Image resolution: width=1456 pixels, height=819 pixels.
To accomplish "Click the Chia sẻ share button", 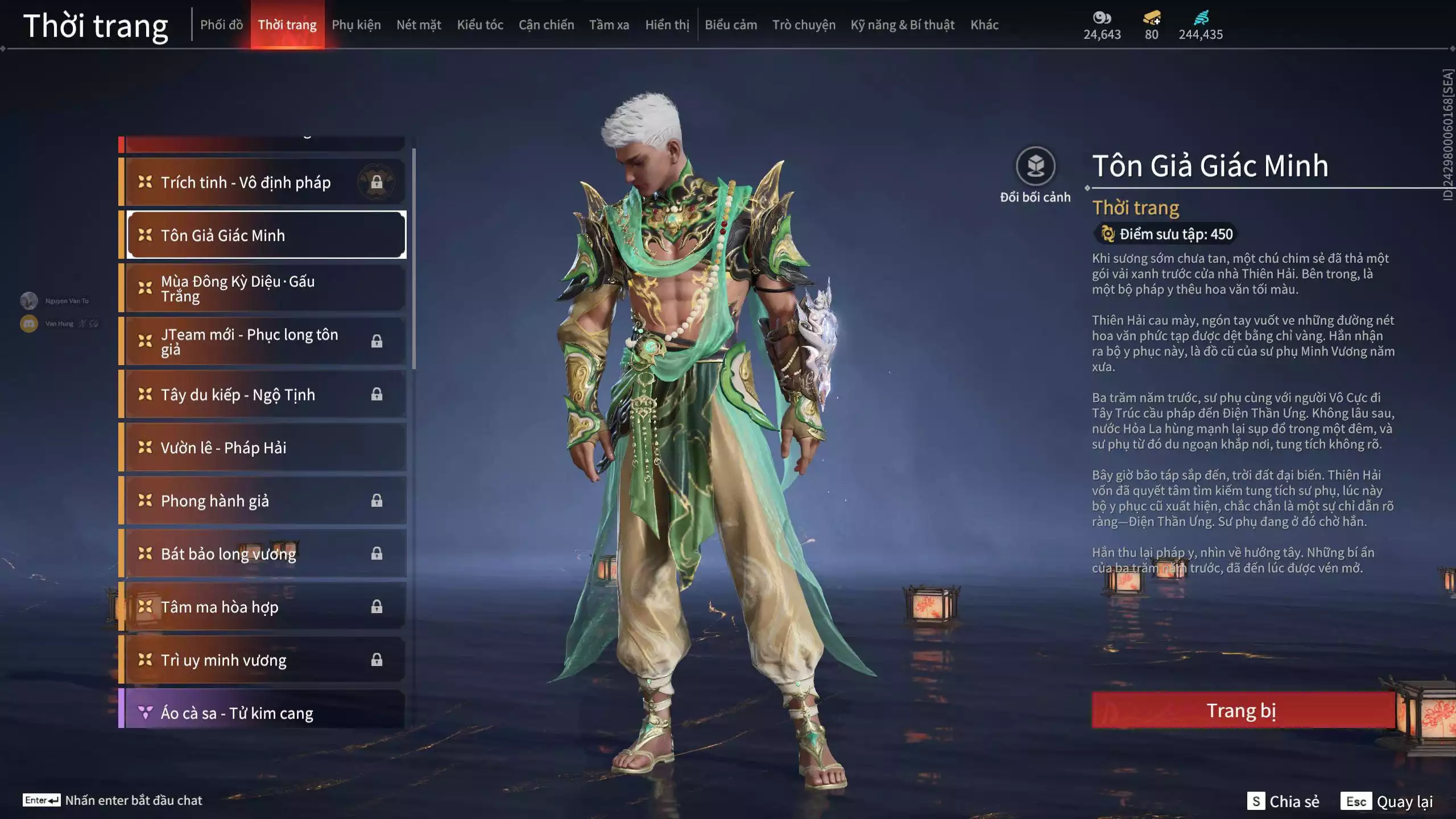I will coord(1284,801).
